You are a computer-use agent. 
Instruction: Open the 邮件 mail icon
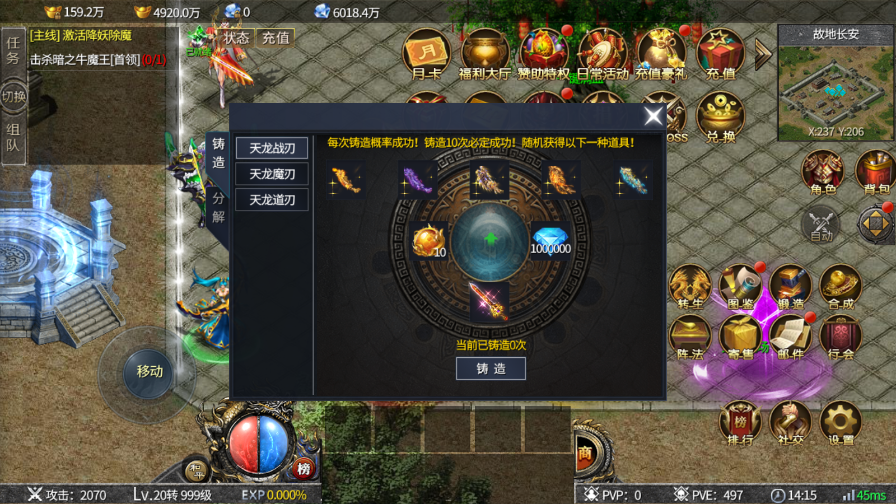click(x=790, y=338)
